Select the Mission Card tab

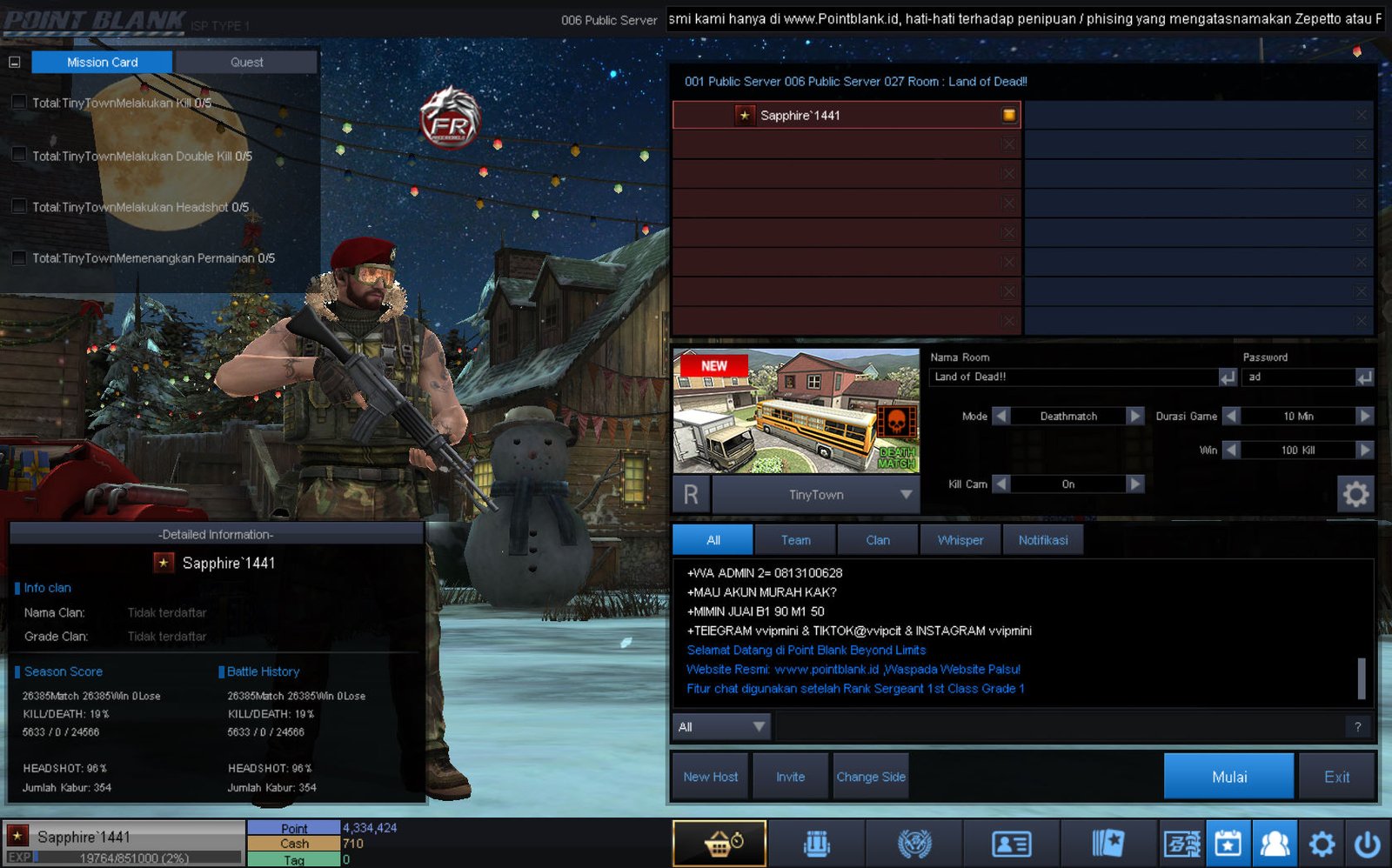[102, 62]
